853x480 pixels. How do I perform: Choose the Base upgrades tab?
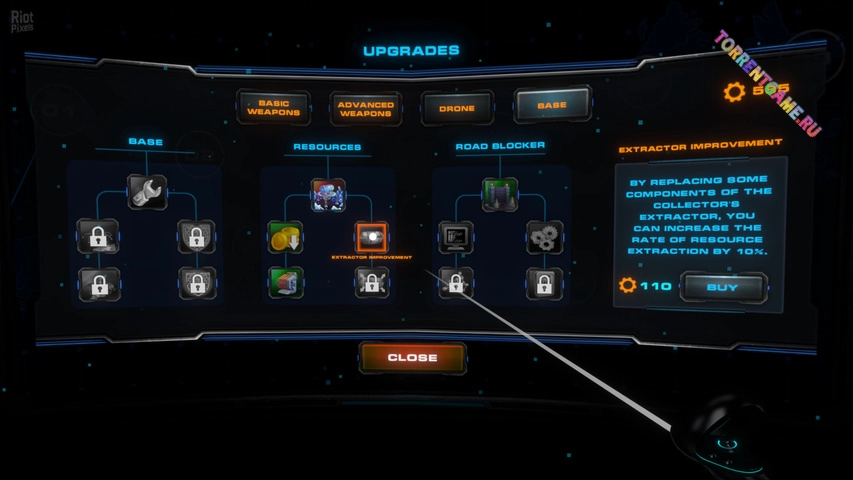coord(552,105)
